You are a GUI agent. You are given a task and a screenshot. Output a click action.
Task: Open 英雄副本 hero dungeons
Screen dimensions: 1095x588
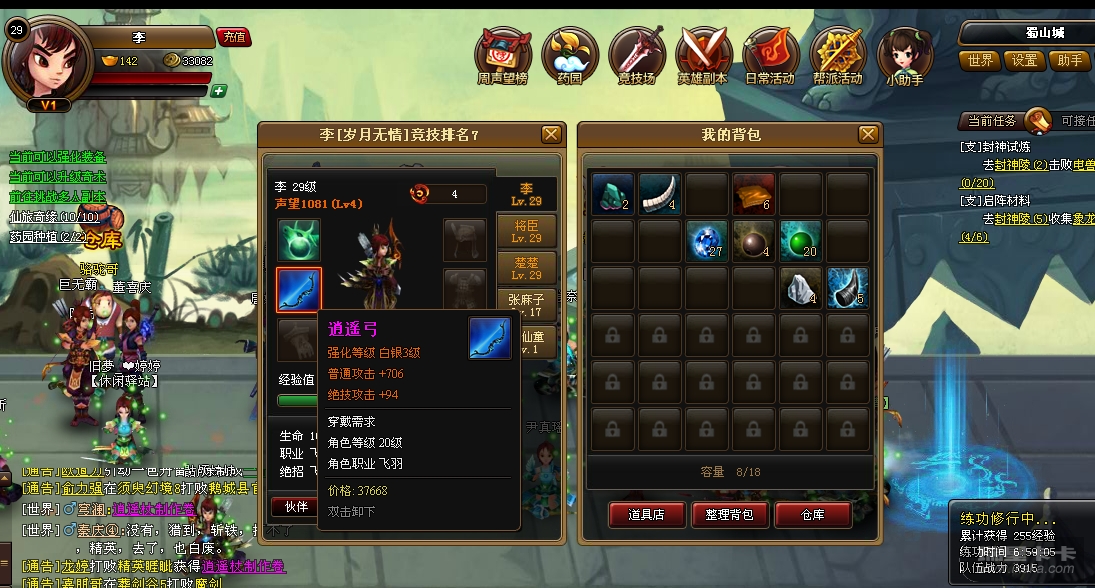[x=704, y=56]
